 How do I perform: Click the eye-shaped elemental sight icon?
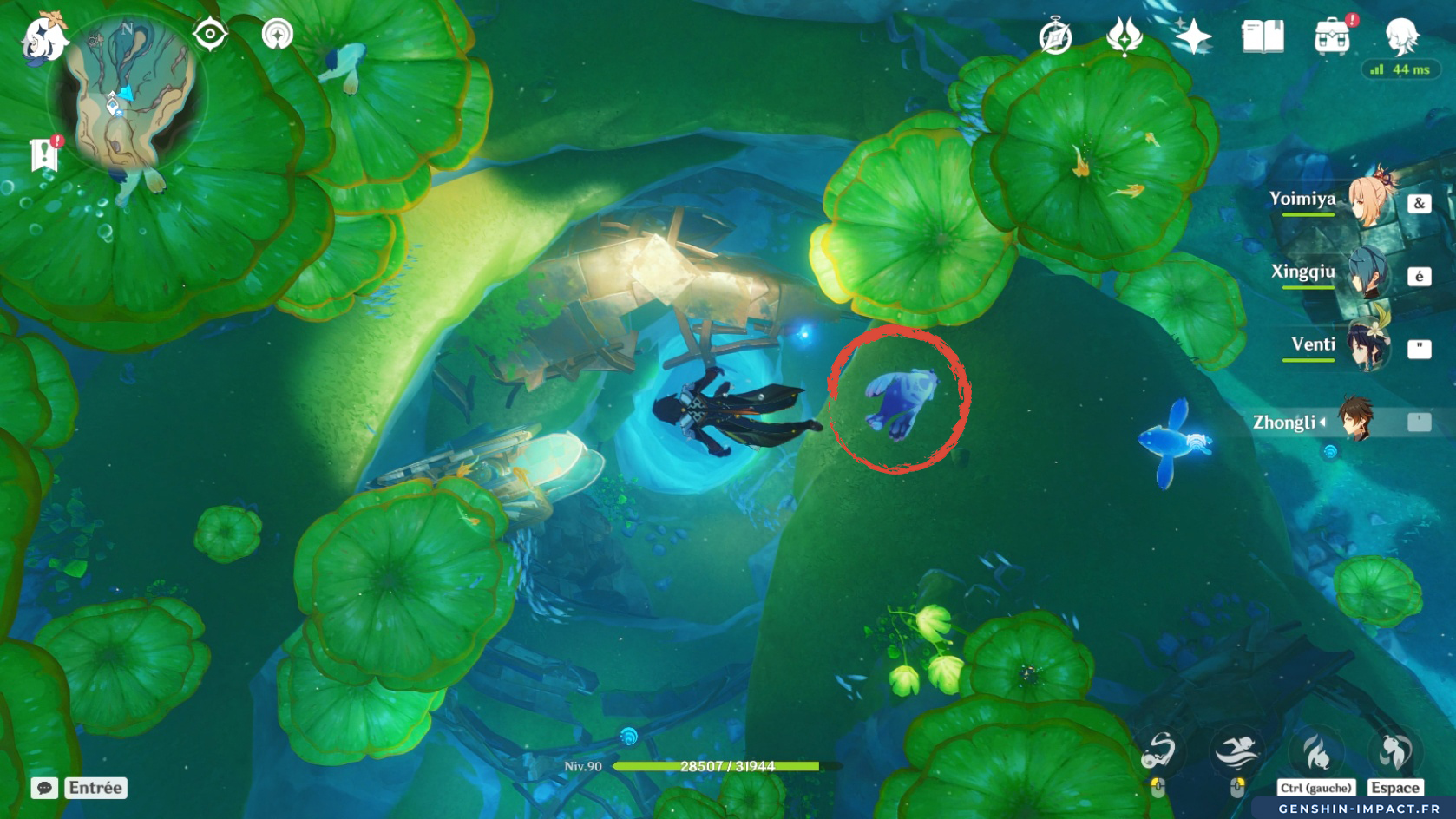(x=210, y=35)
